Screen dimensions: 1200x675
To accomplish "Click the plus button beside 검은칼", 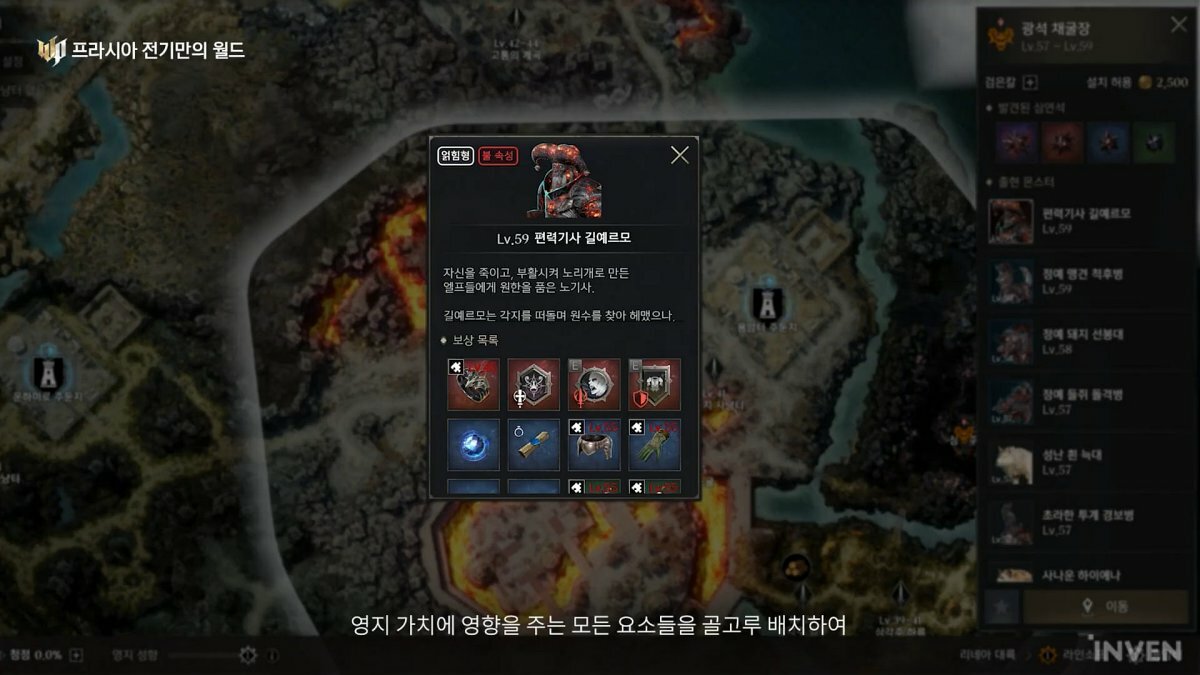I will [x=1031, y=83].
